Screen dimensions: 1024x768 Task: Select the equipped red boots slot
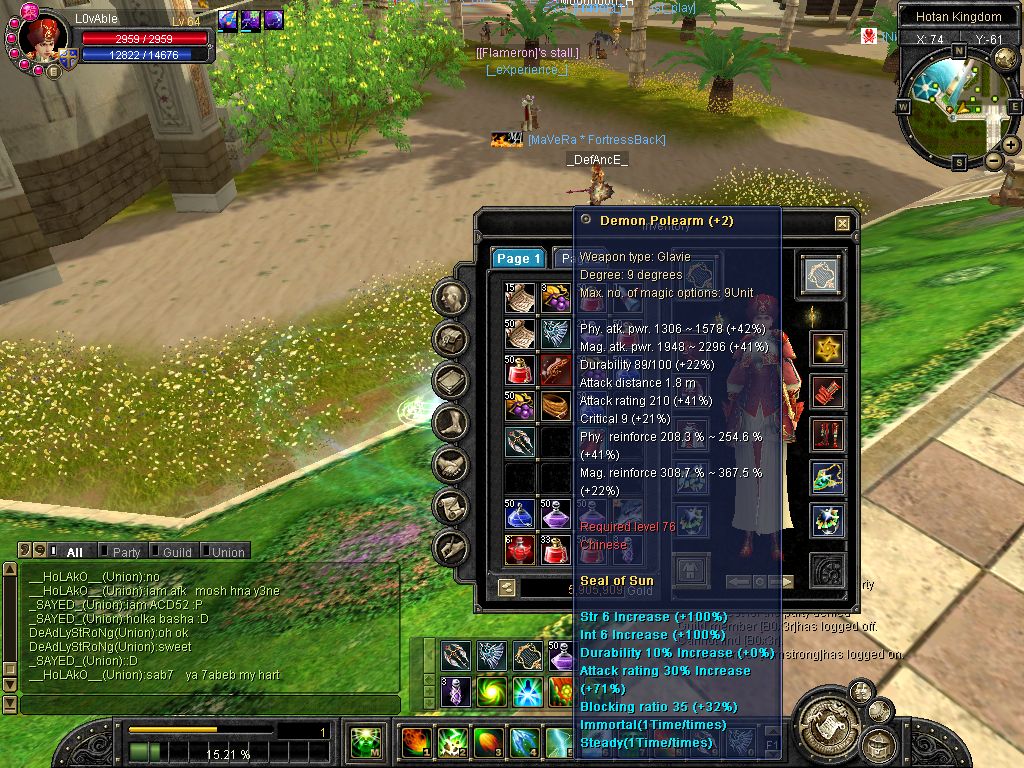click(x=827, y=435)
